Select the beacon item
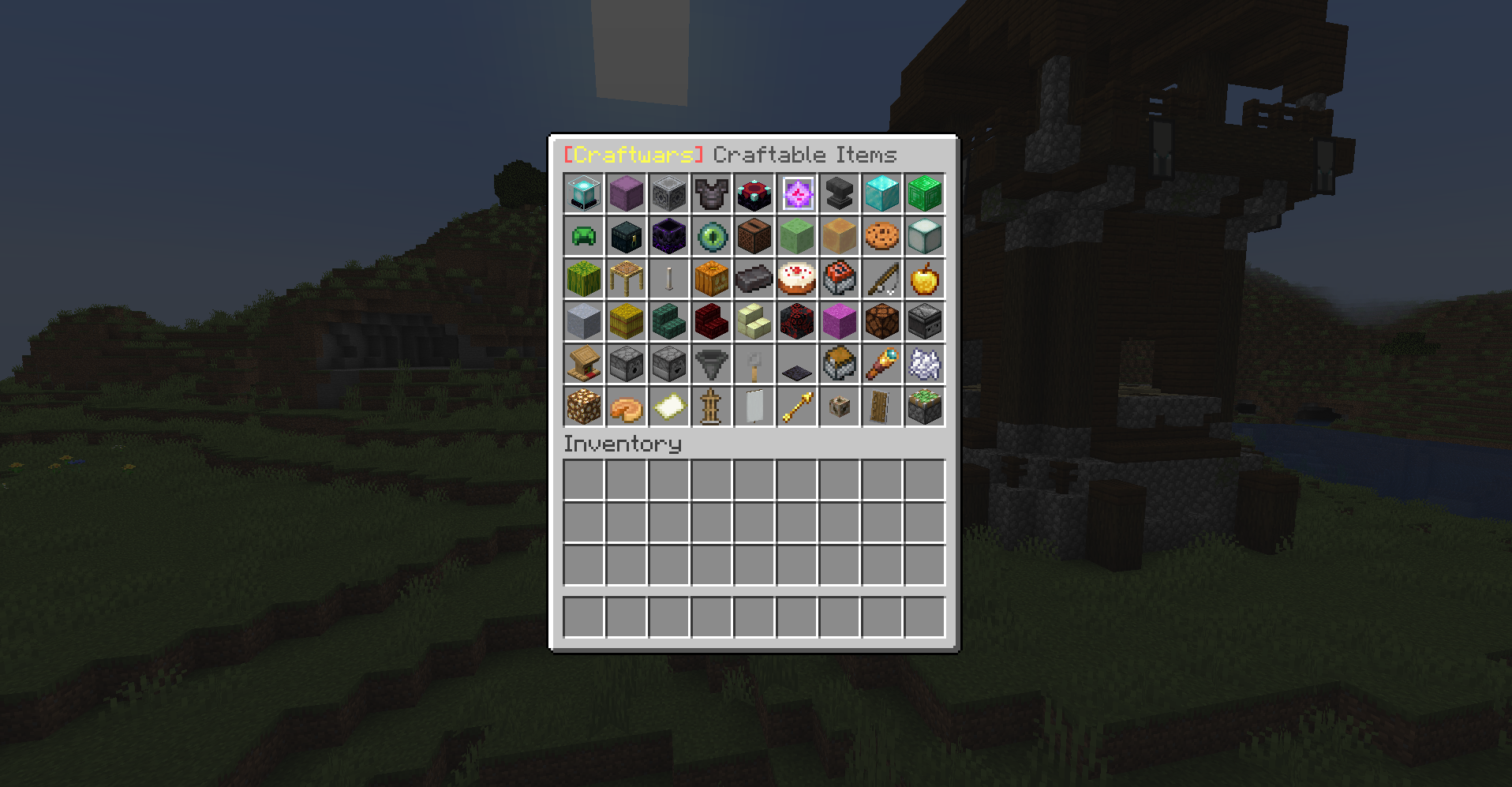The image size is (1512, 787). click(583, 193)
